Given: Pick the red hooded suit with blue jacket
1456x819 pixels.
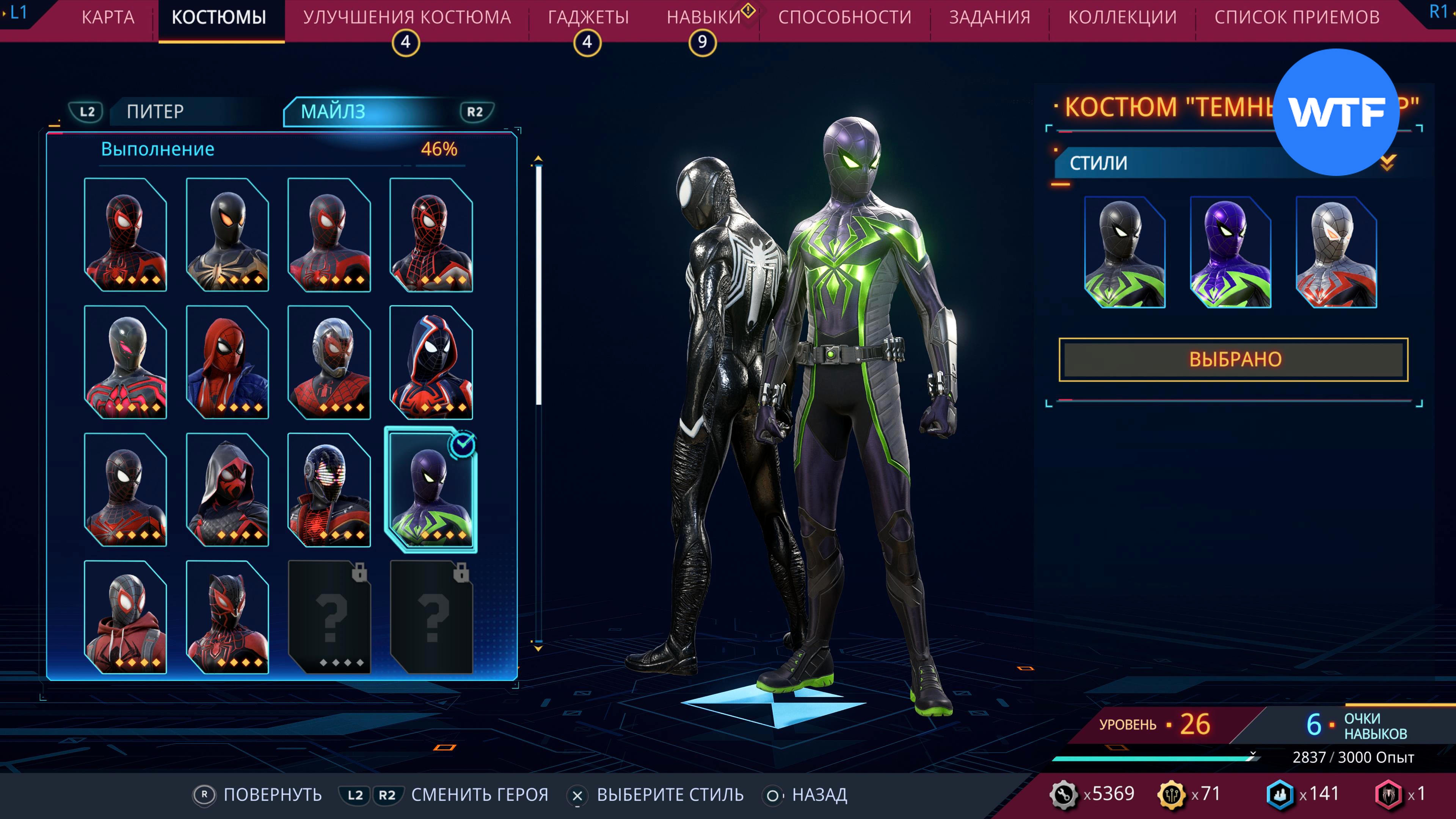Looking at the screenshot, I should pyautogui.click(x=227, y=362).
